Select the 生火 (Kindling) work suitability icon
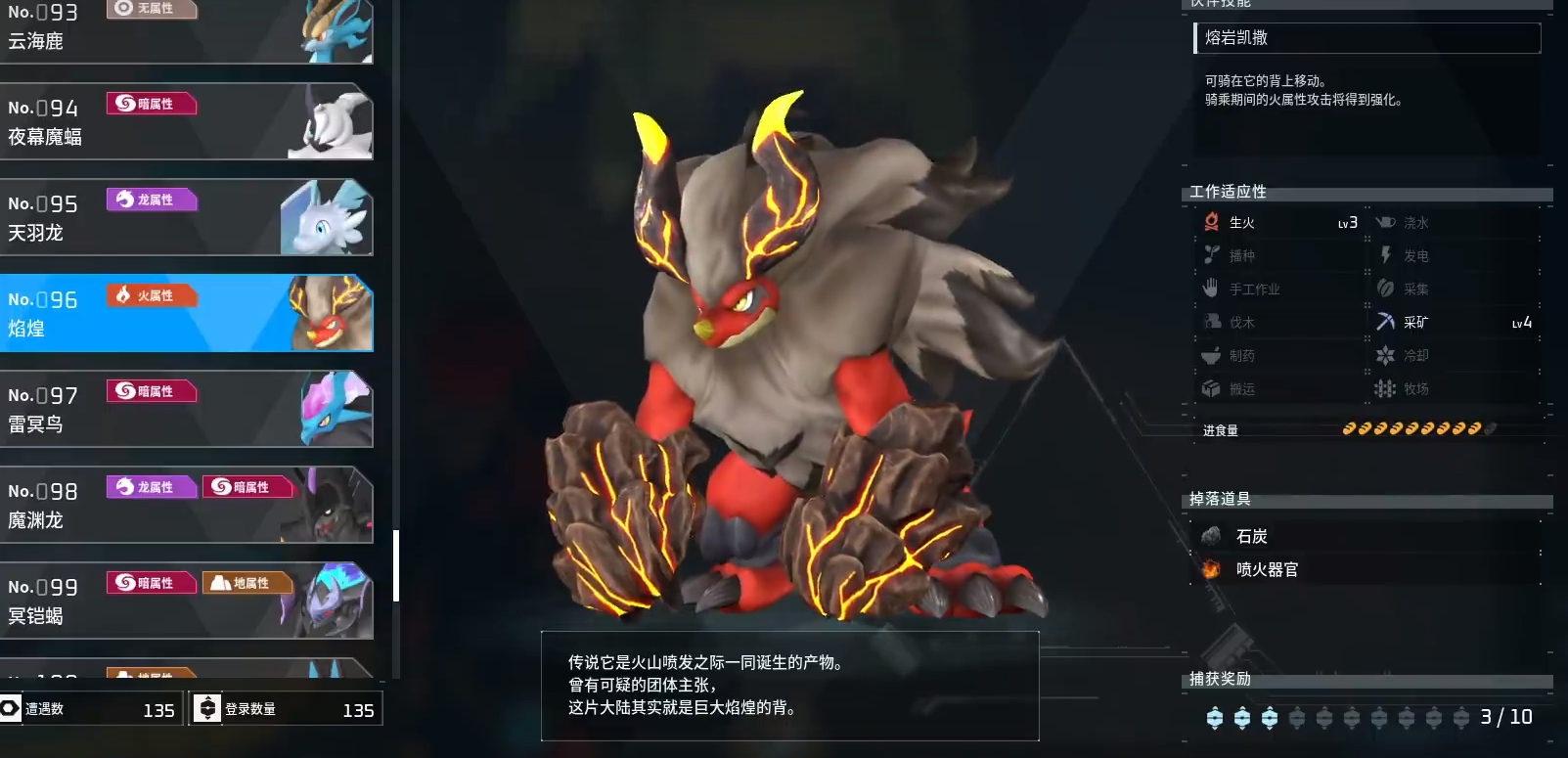Viewport: 1568px width, 758px height. point(1210,222)
